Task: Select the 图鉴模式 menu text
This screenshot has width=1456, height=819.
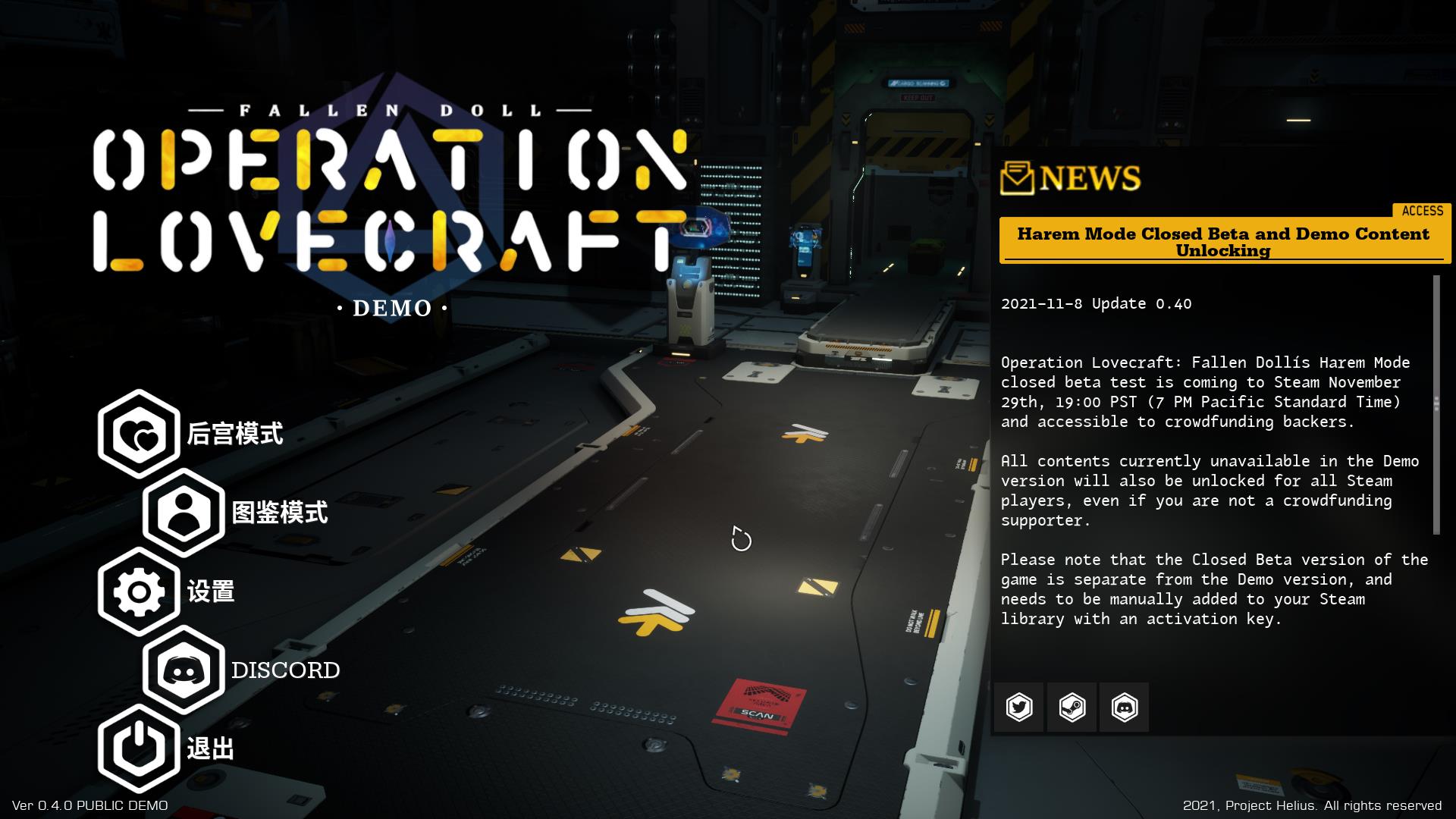Action: pyautogui.click(x=278, y=513)
